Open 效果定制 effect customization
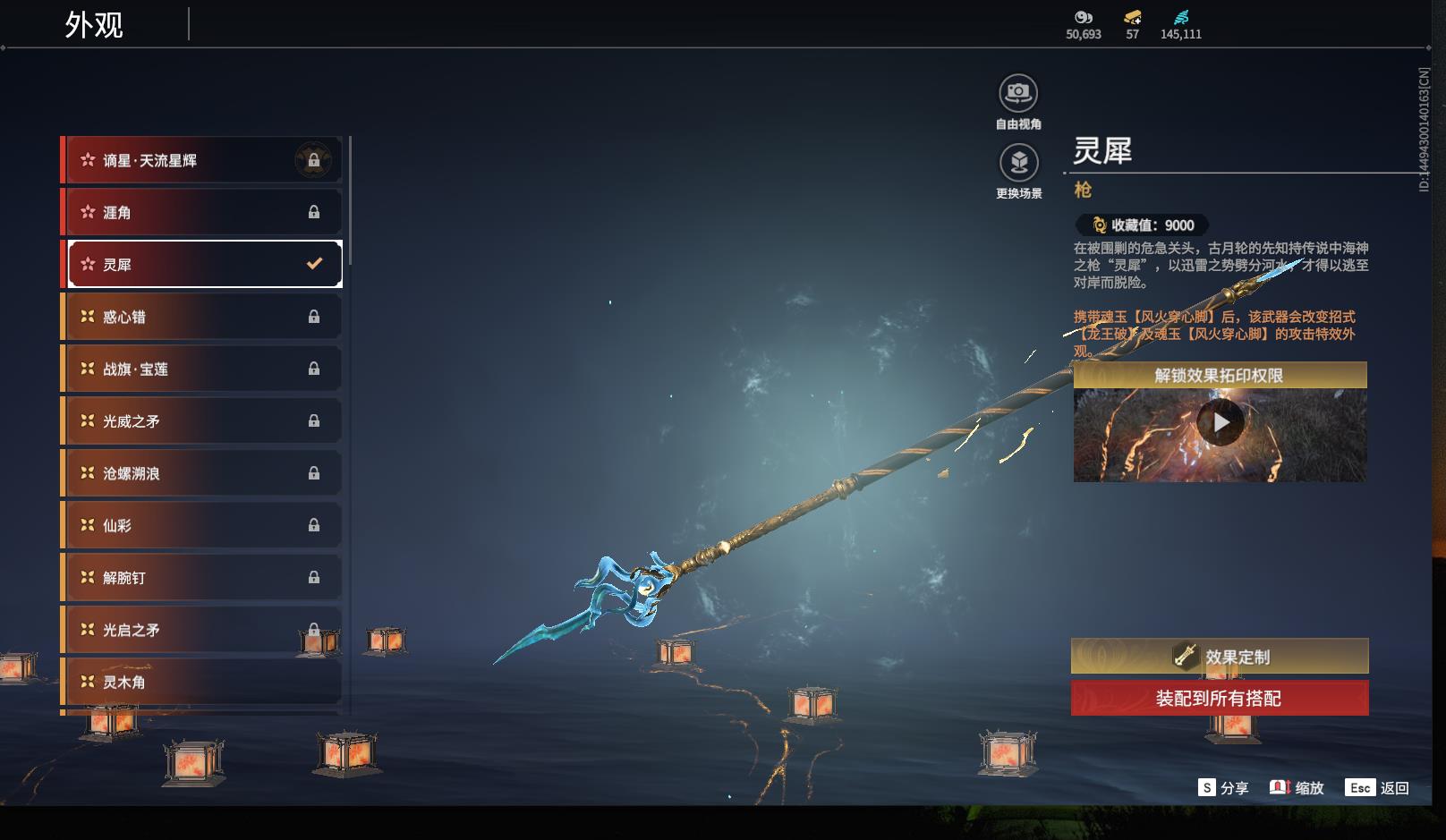The width and height of the screenshot is (1446, 840). point(1220,657)
